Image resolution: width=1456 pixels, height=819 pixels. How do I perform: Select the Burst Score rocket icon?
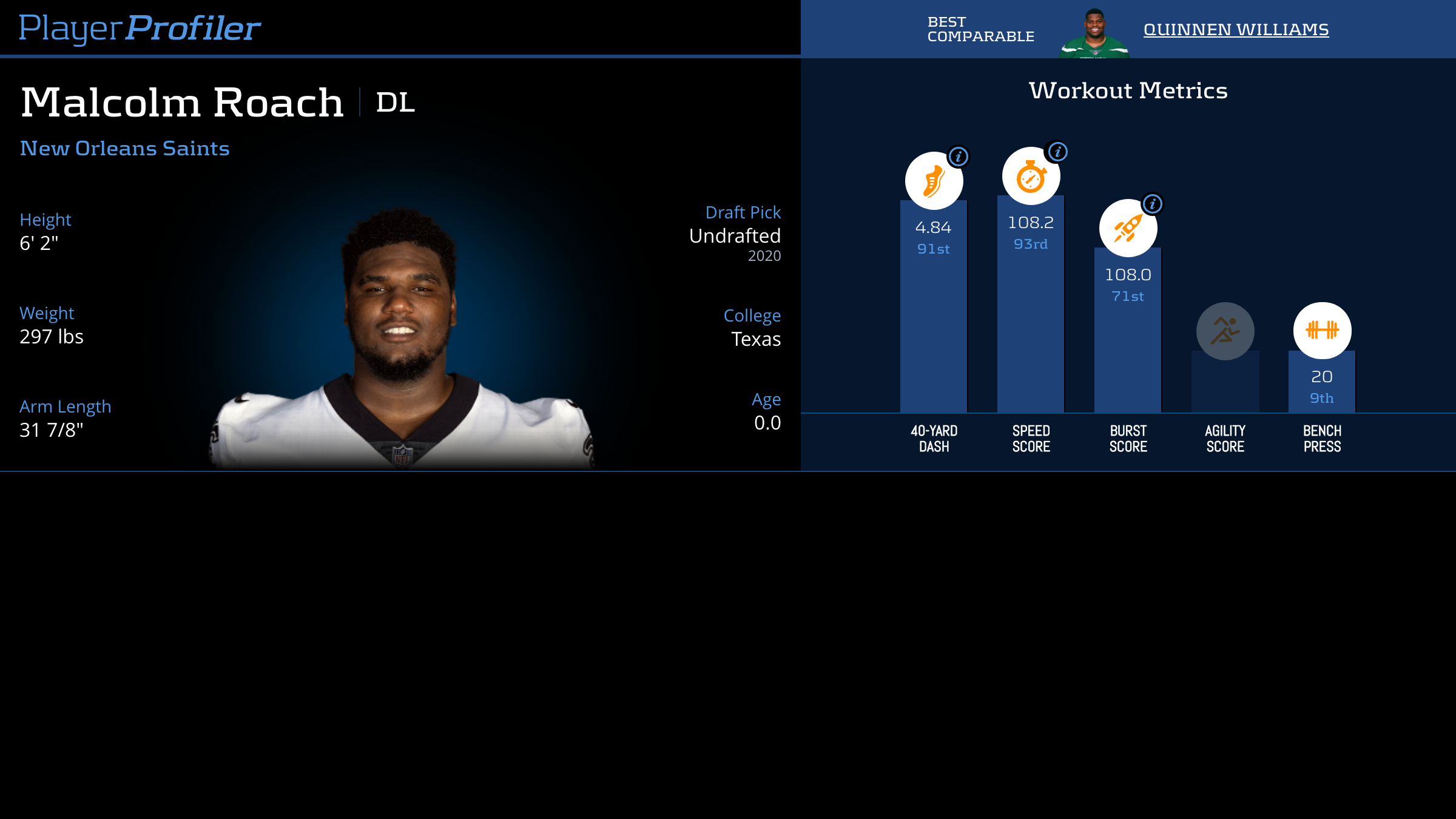(x=1127, y=229)
